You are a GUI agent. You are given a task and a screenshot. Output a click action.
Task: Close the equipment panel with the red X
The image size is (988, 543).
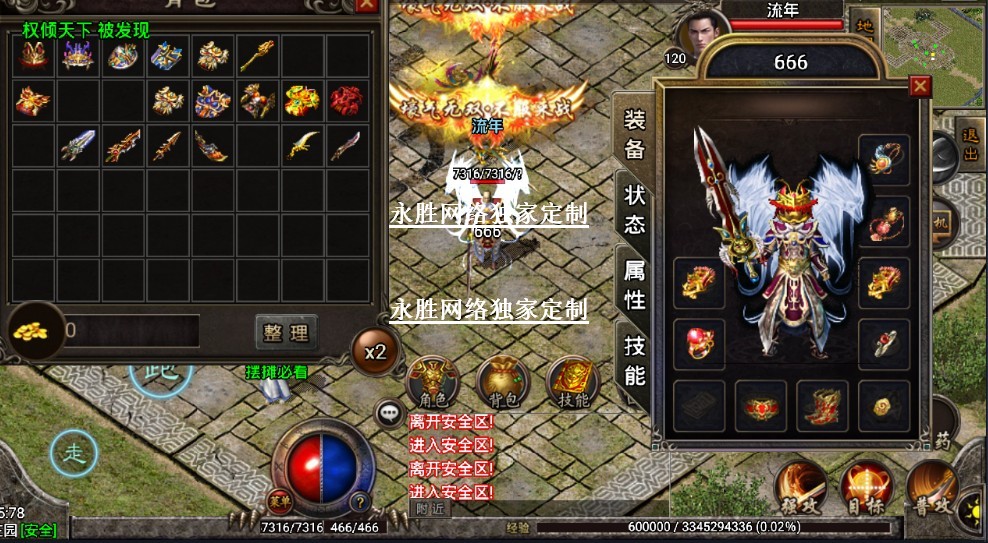(x=919, y=87)
